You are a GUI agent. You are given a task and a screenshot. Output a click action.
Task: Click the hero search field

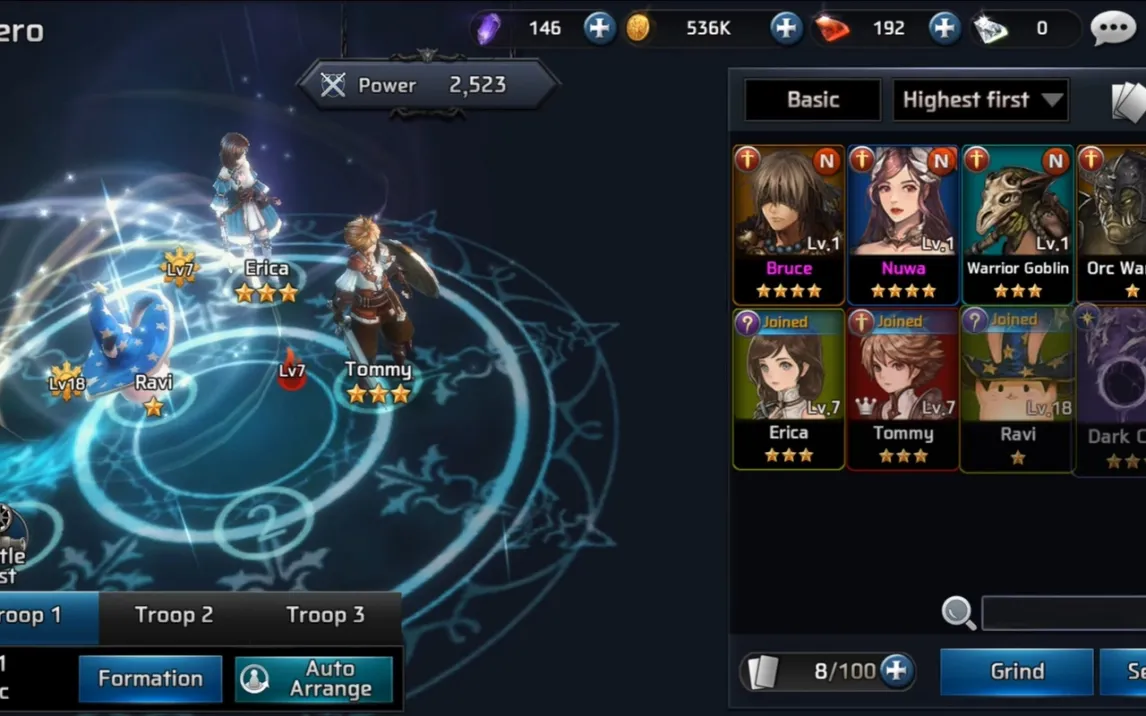coord(1063,613)
